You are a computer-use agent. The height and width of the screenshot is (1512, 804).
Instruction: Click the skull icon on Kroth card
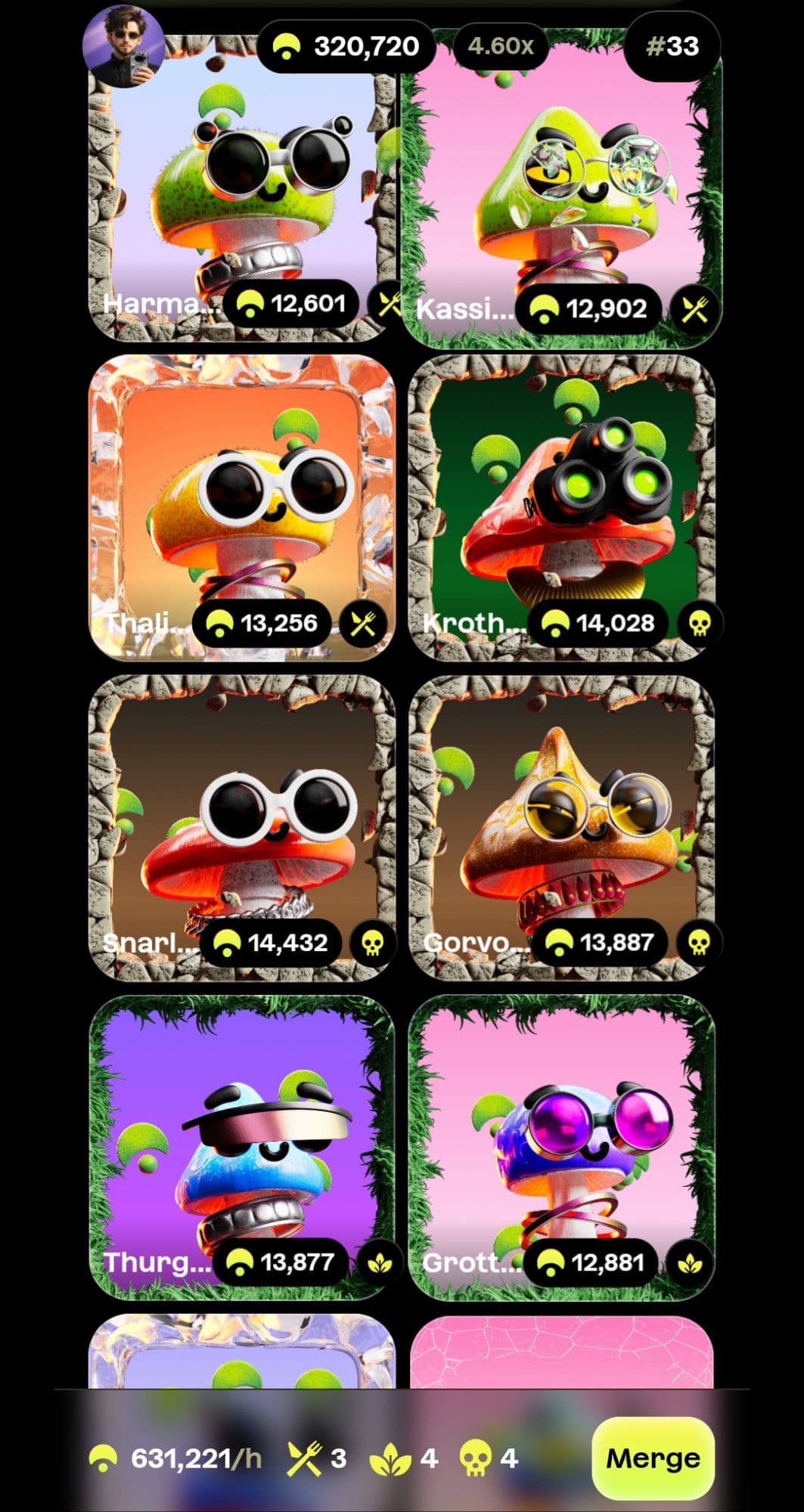[699, 624]
